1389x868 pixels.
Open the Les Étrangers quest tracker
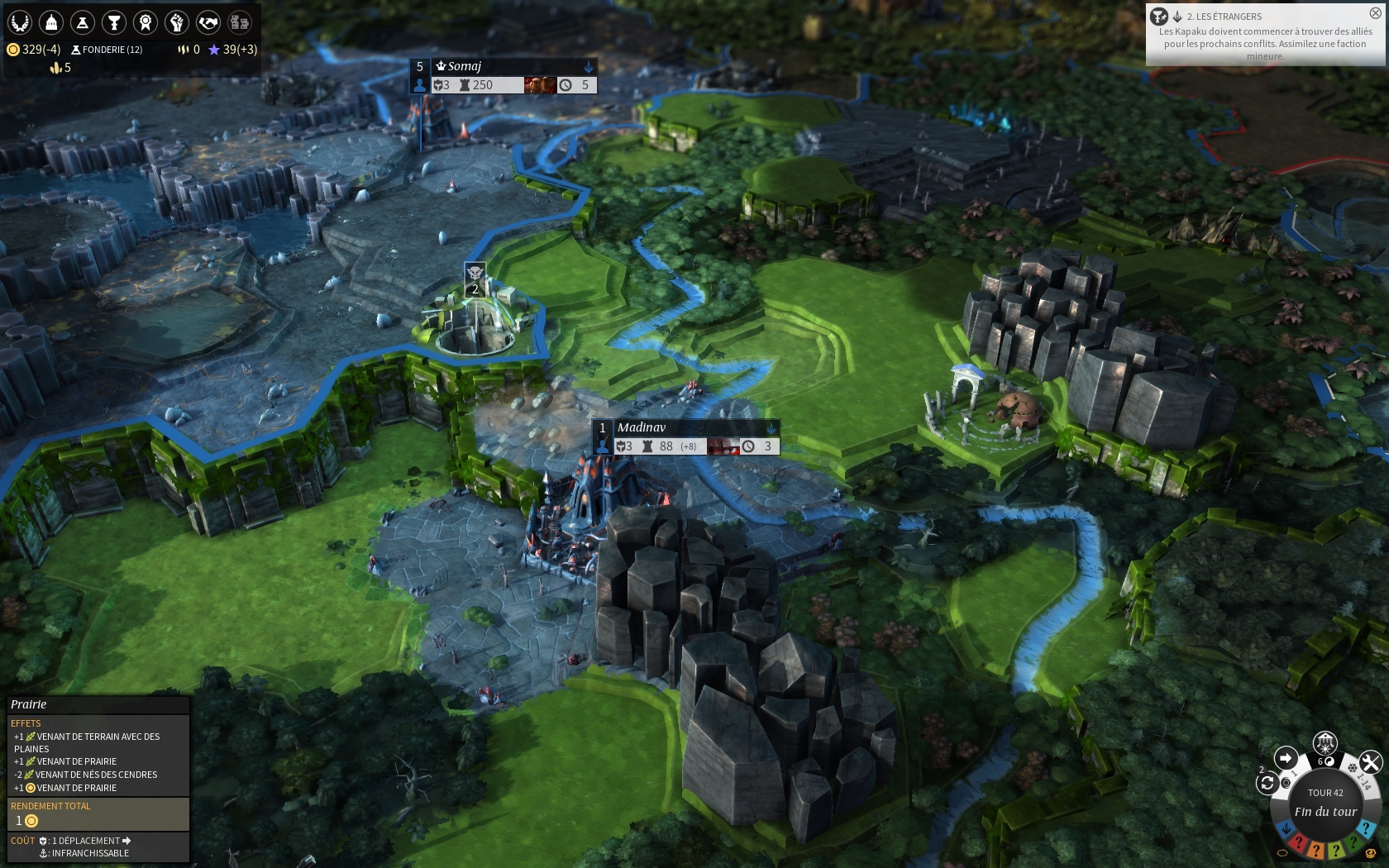pos(1263,37)
